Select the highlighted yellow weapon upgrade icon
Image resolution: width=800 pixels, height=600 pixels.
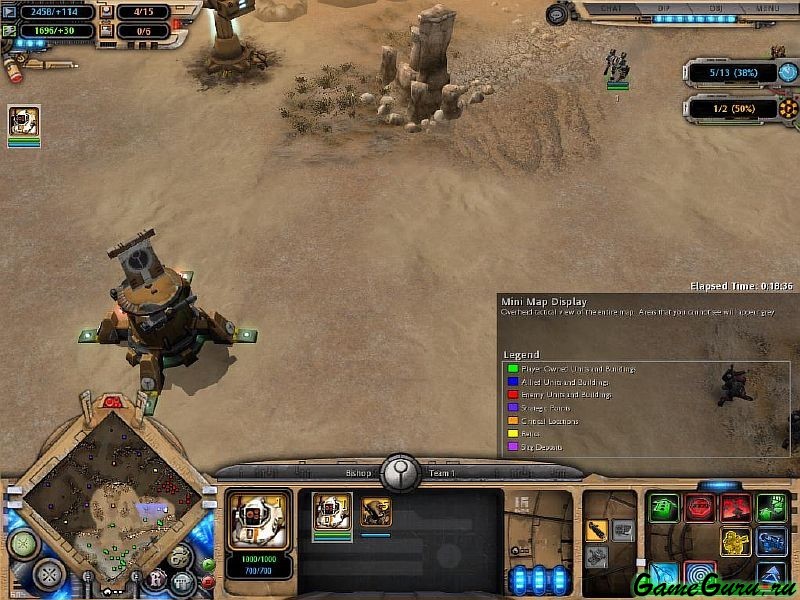pyautogui.click(x=596, y=529)
